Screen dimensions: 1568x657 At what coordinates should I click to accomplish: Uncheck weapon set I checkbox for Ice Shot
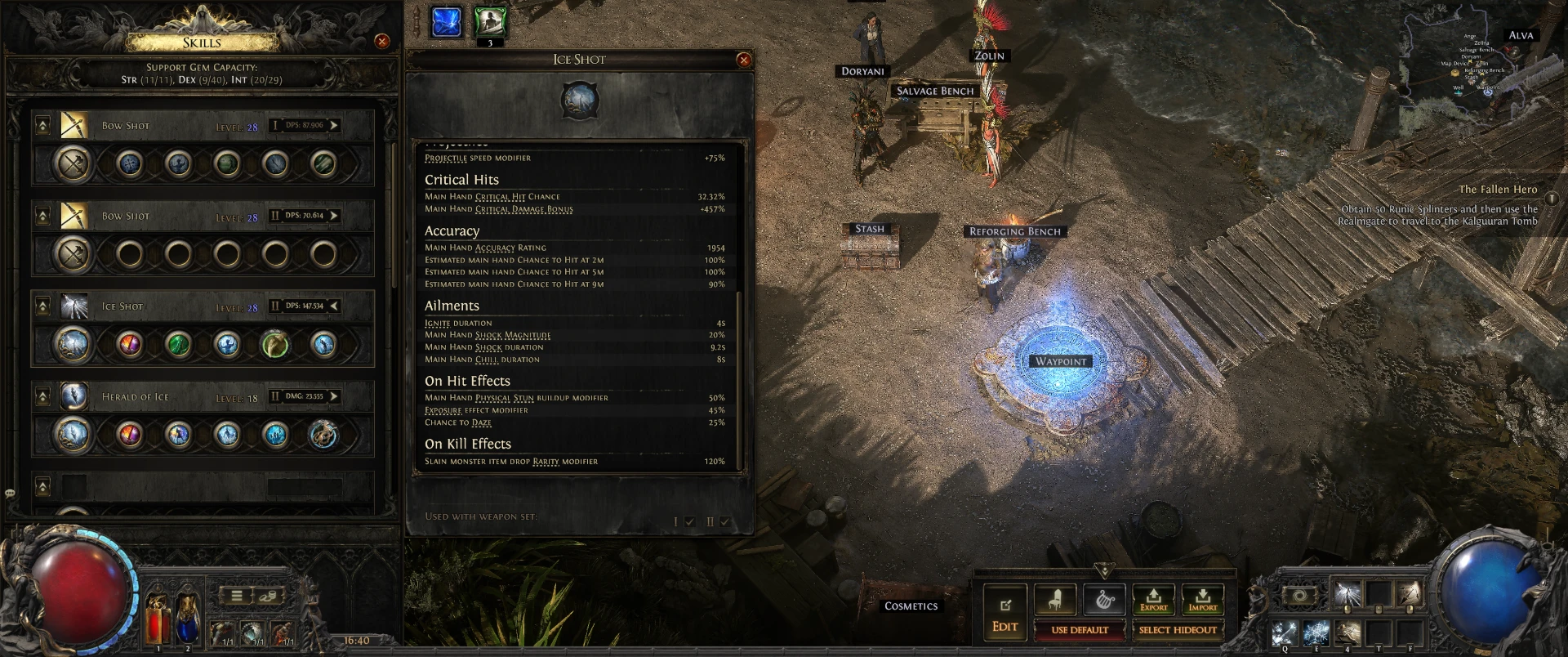[690, 519]
